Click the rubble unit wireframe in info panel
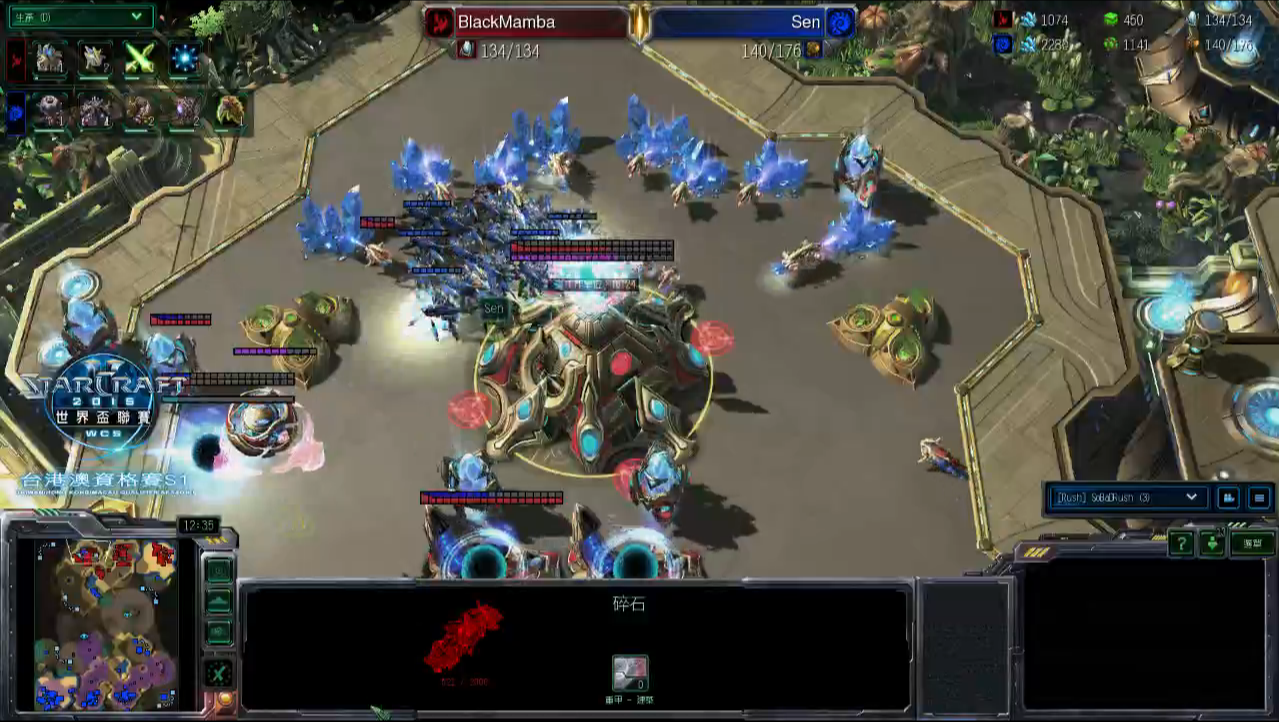The image size is (1279, 722). tap(462, 637)
